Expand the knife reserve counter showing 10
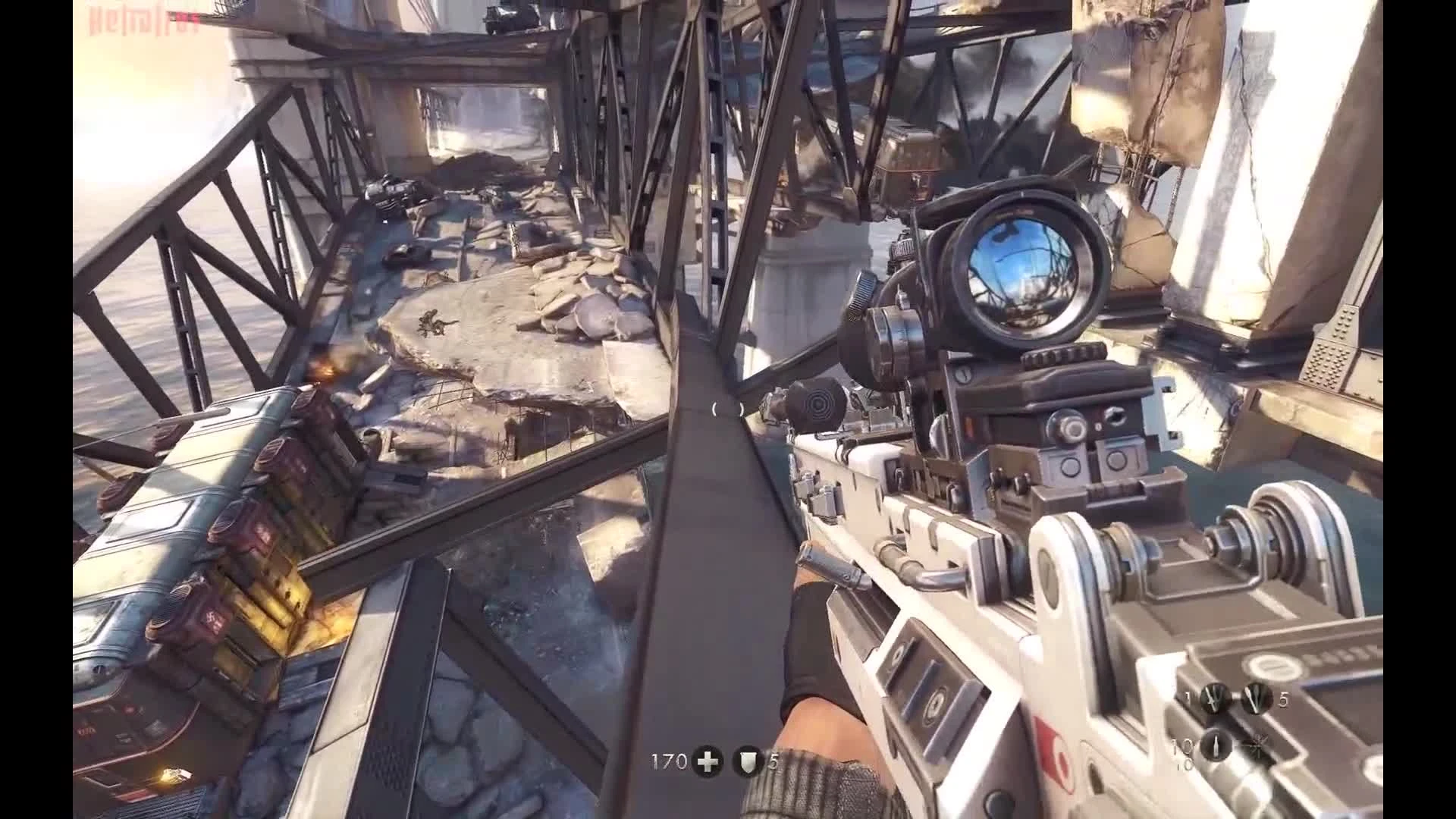1456x819 pixels. tap(1181, 747)
